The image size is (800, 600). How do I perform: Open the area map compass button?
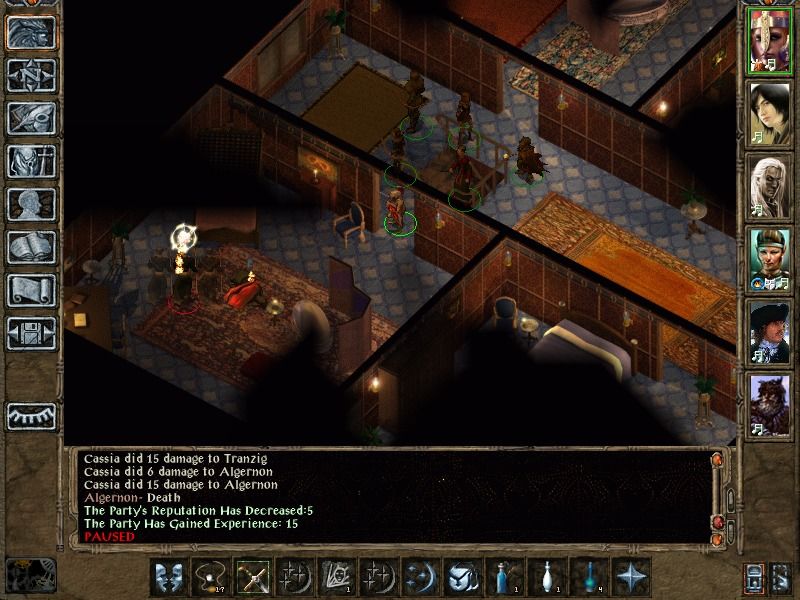pyautogui.click(x=31, y=76)
